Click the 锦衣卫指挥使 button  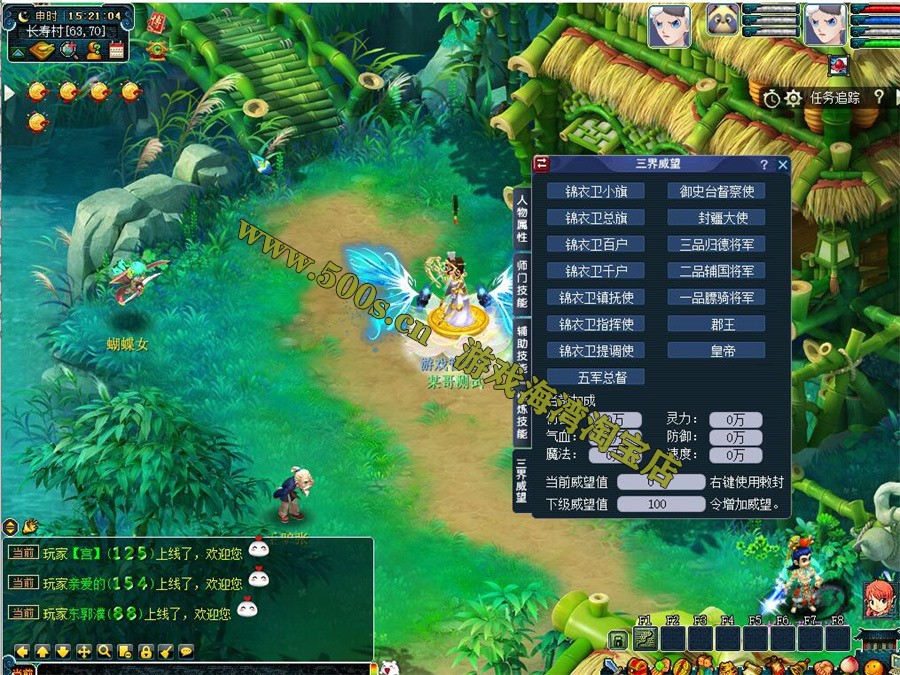point(596,324)
